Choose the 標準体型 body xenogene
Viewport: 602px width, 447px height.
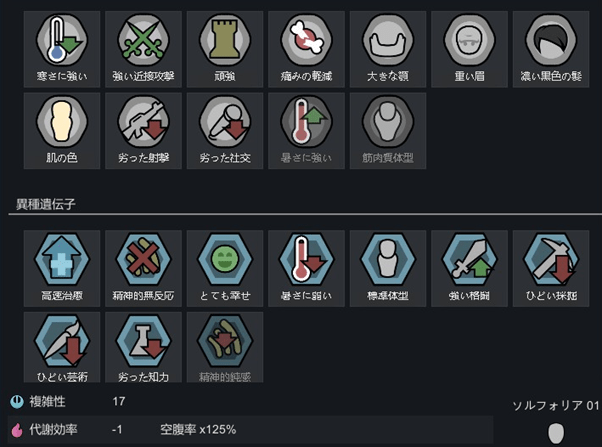[x=387, y=262]
